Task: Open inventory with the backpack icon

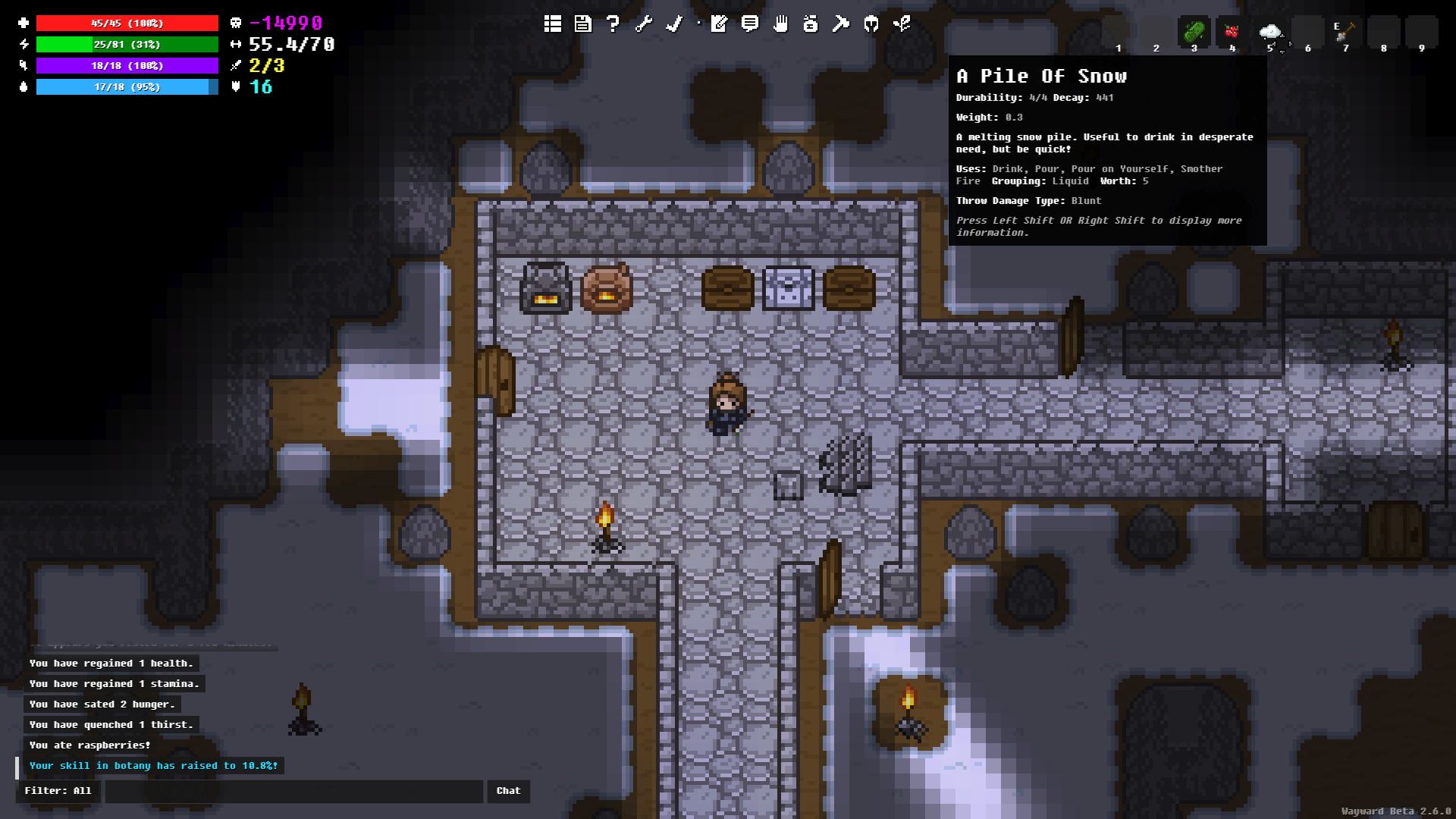Action: (811, 24)
